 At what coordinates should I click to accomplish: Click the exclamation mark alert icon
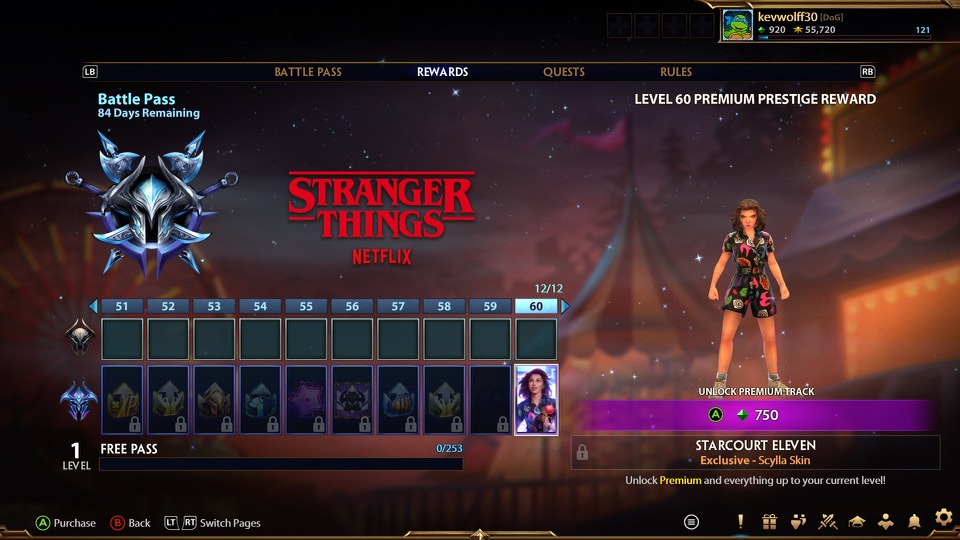tap(740, 521)
